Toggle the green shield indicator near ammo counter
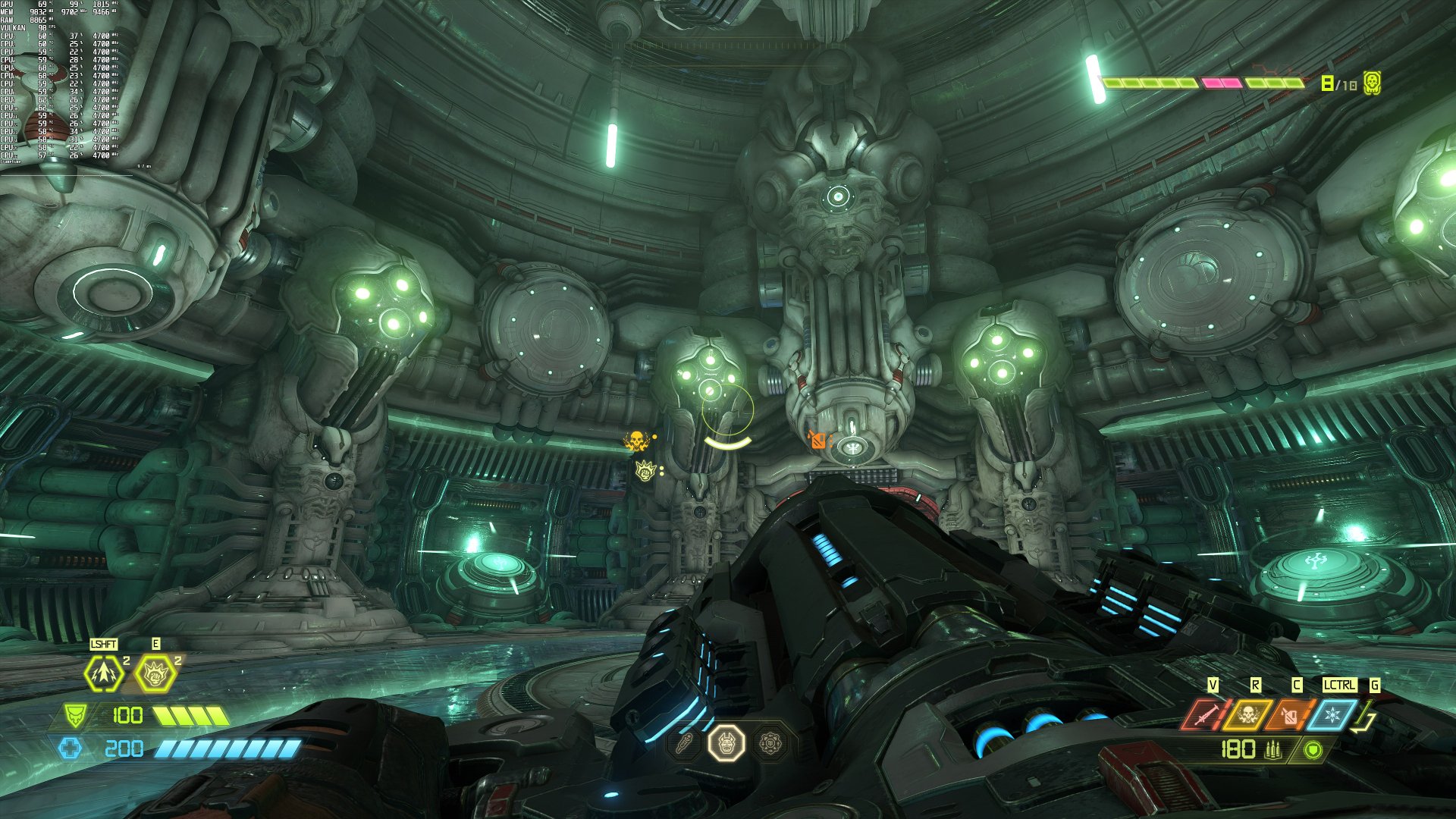 point(1313,751)
